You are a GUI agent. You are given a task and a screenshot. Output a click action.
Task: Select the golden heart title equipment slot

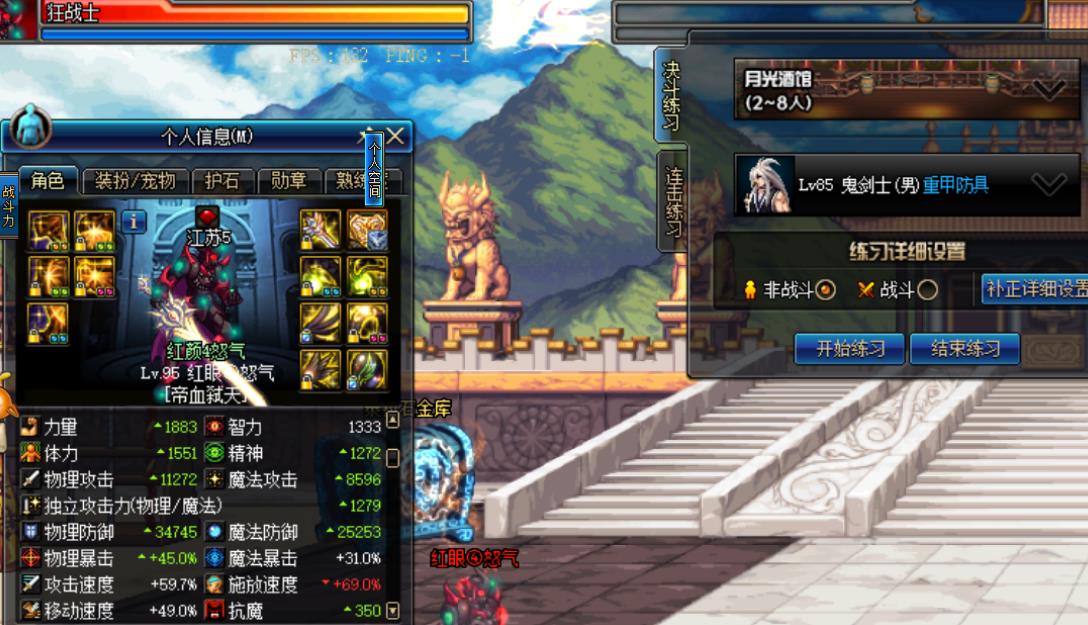tap(367, 229)
